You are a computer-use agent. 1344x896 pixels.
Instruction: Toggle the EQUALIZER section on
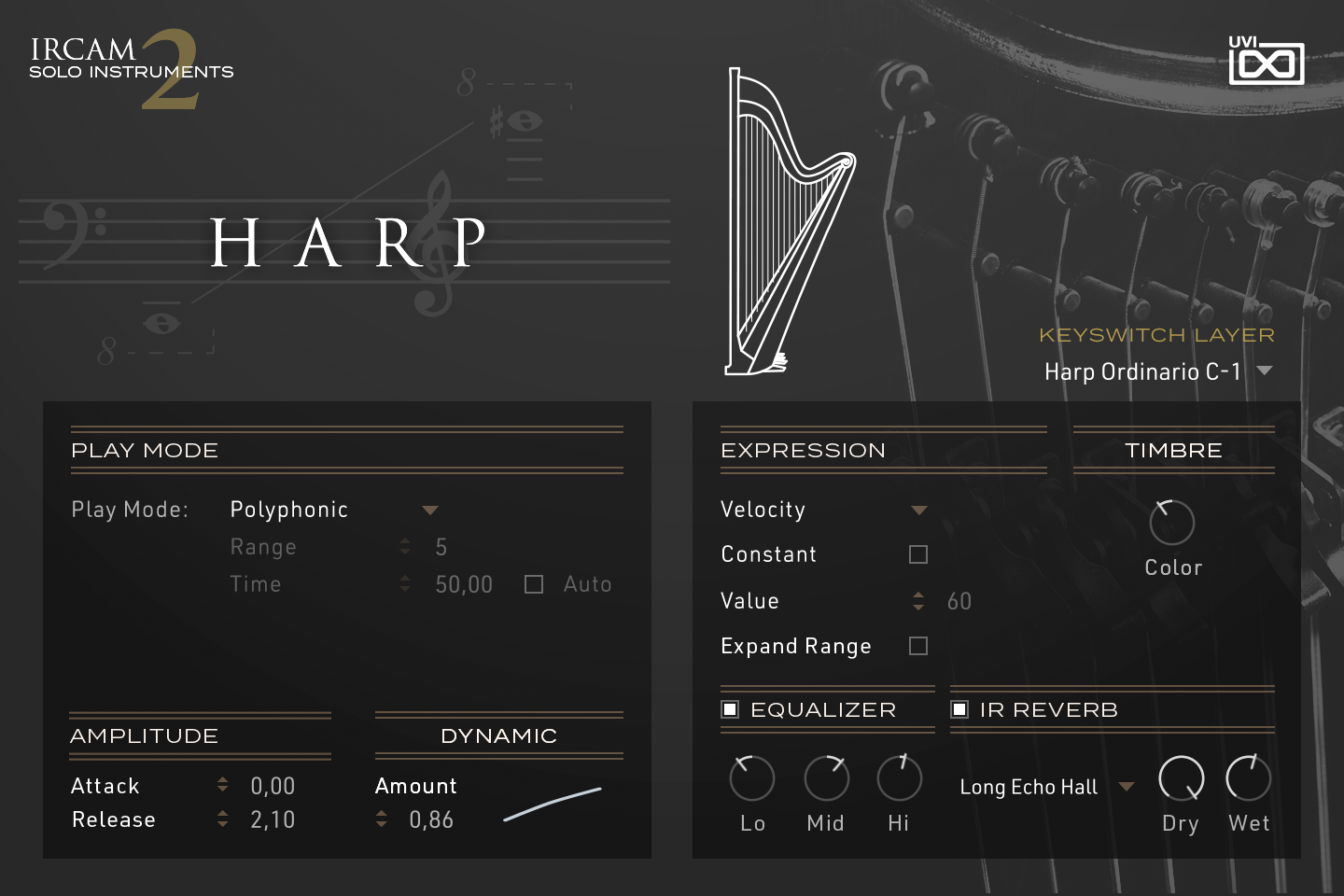730,709
